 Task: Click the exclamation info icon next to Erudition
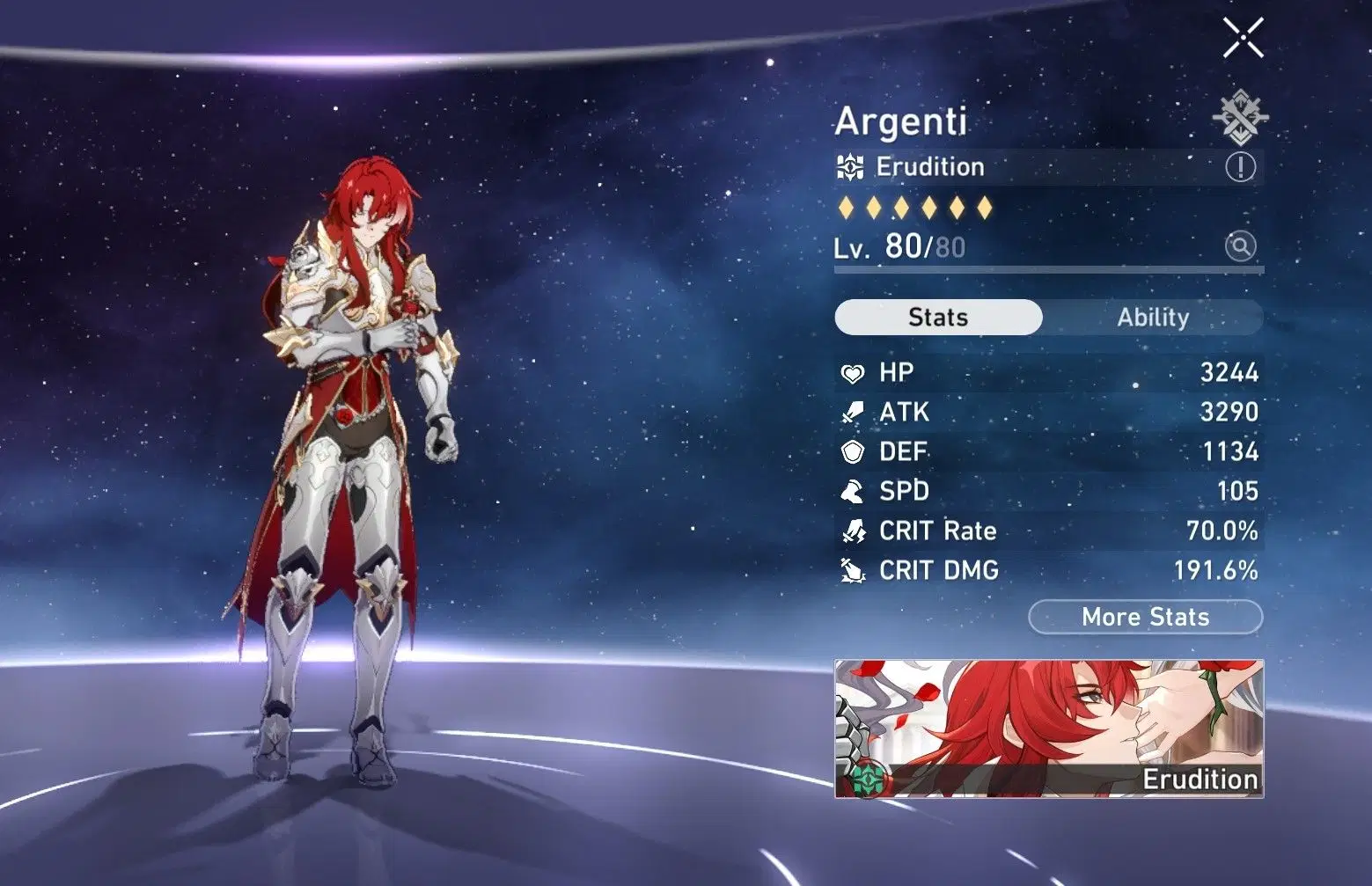coord(1242,167)
